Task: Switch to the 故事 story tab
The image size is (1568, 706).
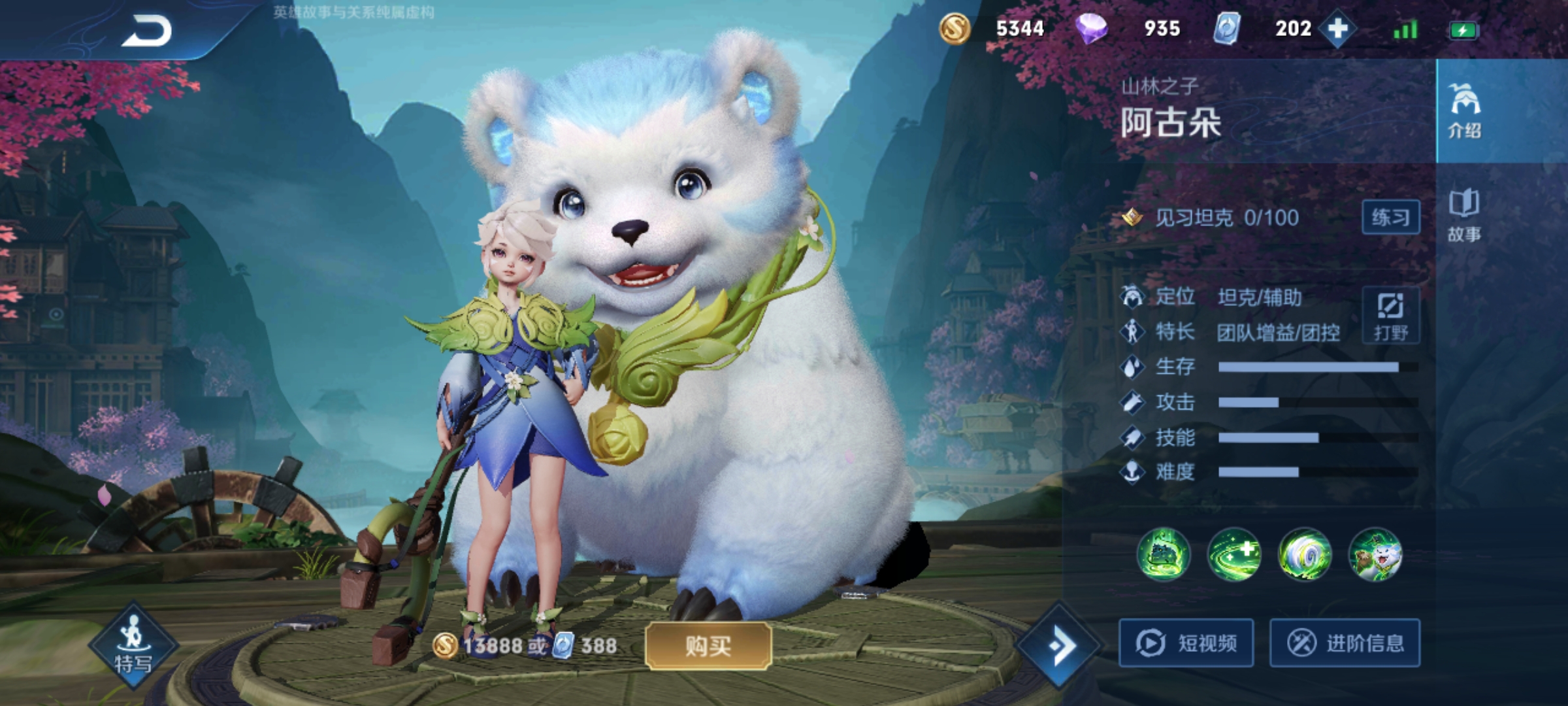Action: [1464, 216]
